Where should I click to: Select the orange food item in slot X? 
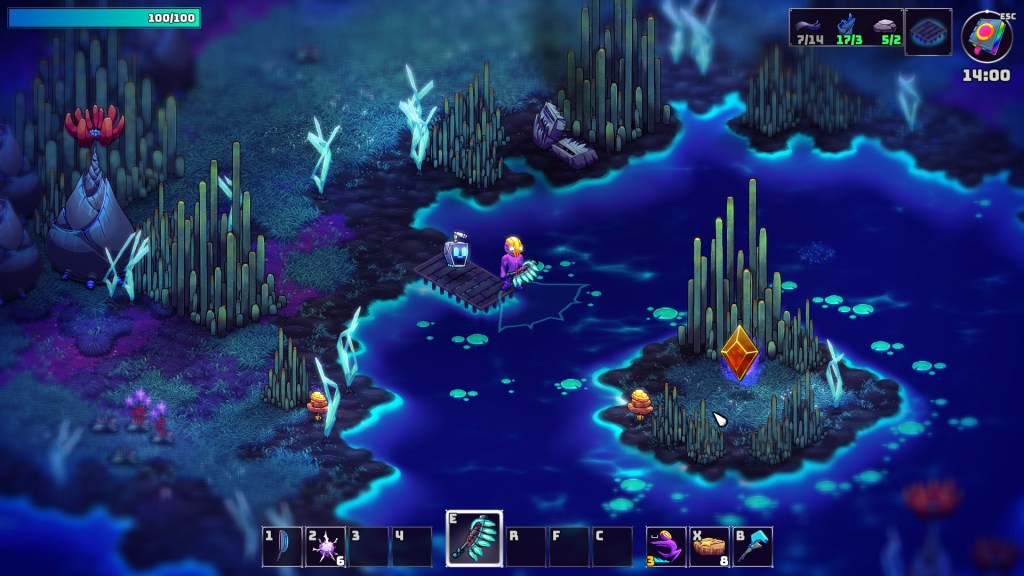(710, 547)
